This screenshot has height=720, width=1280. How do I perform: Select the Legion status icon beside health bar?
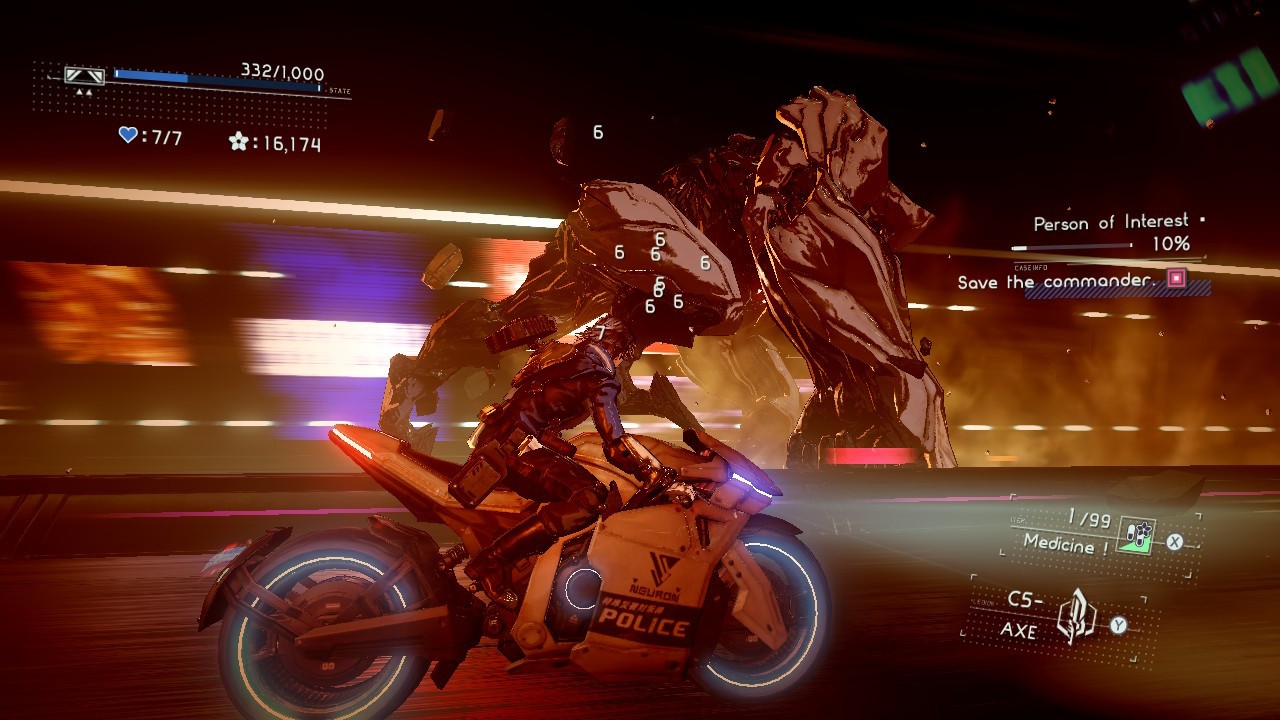click(x=84, y=76)
